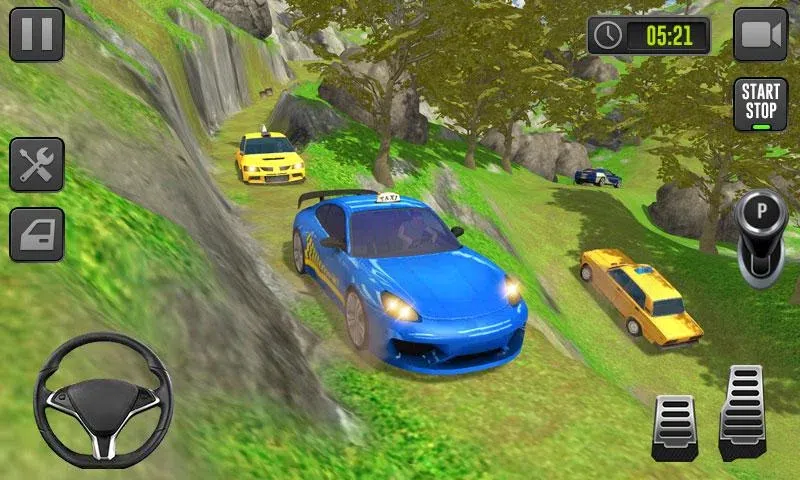Switch the camera view
The height and width of the screenshot is (480, 800).
761,34
